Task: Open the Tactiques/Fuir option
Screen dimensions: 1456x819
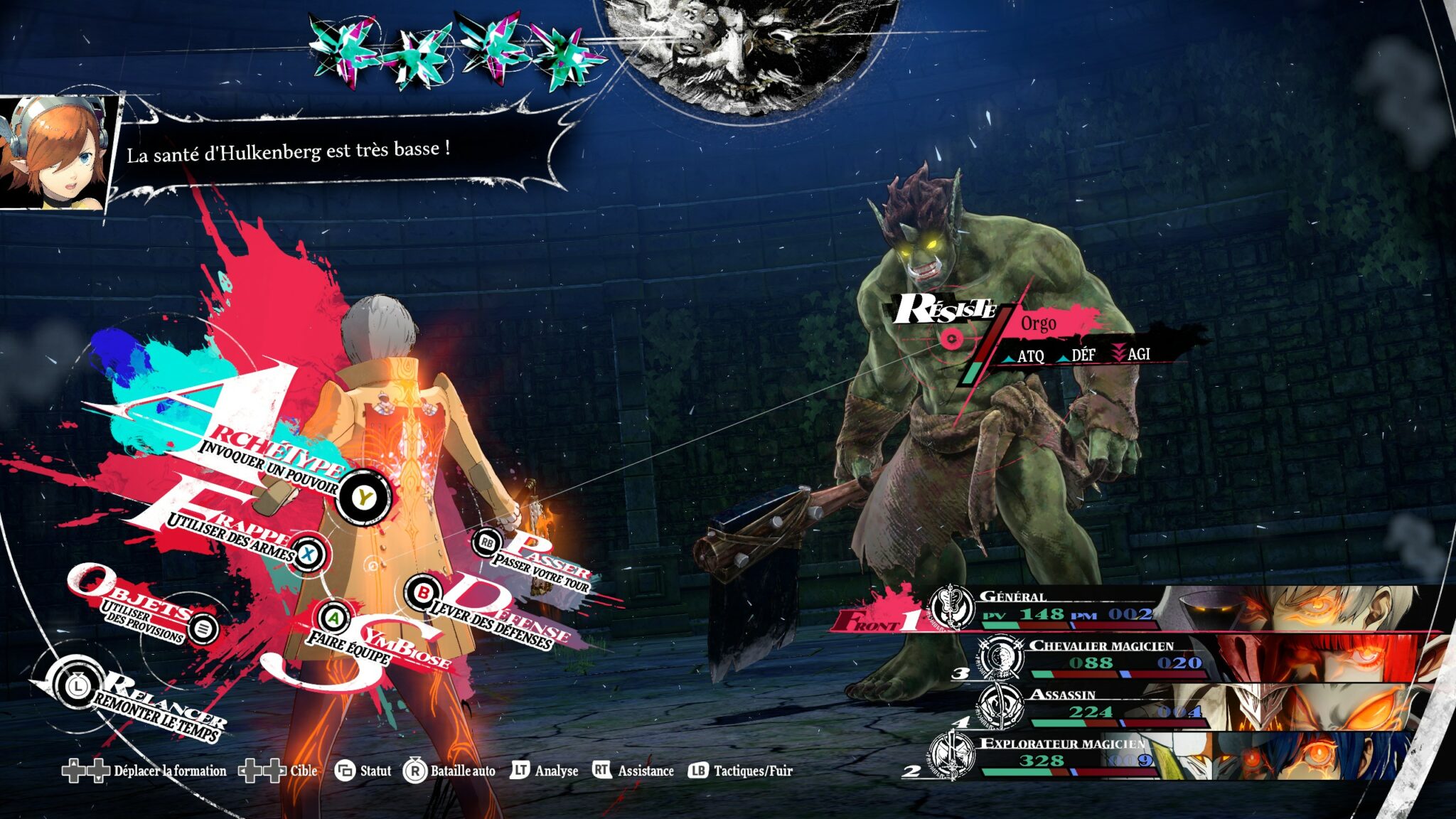Action: point(740,771)
